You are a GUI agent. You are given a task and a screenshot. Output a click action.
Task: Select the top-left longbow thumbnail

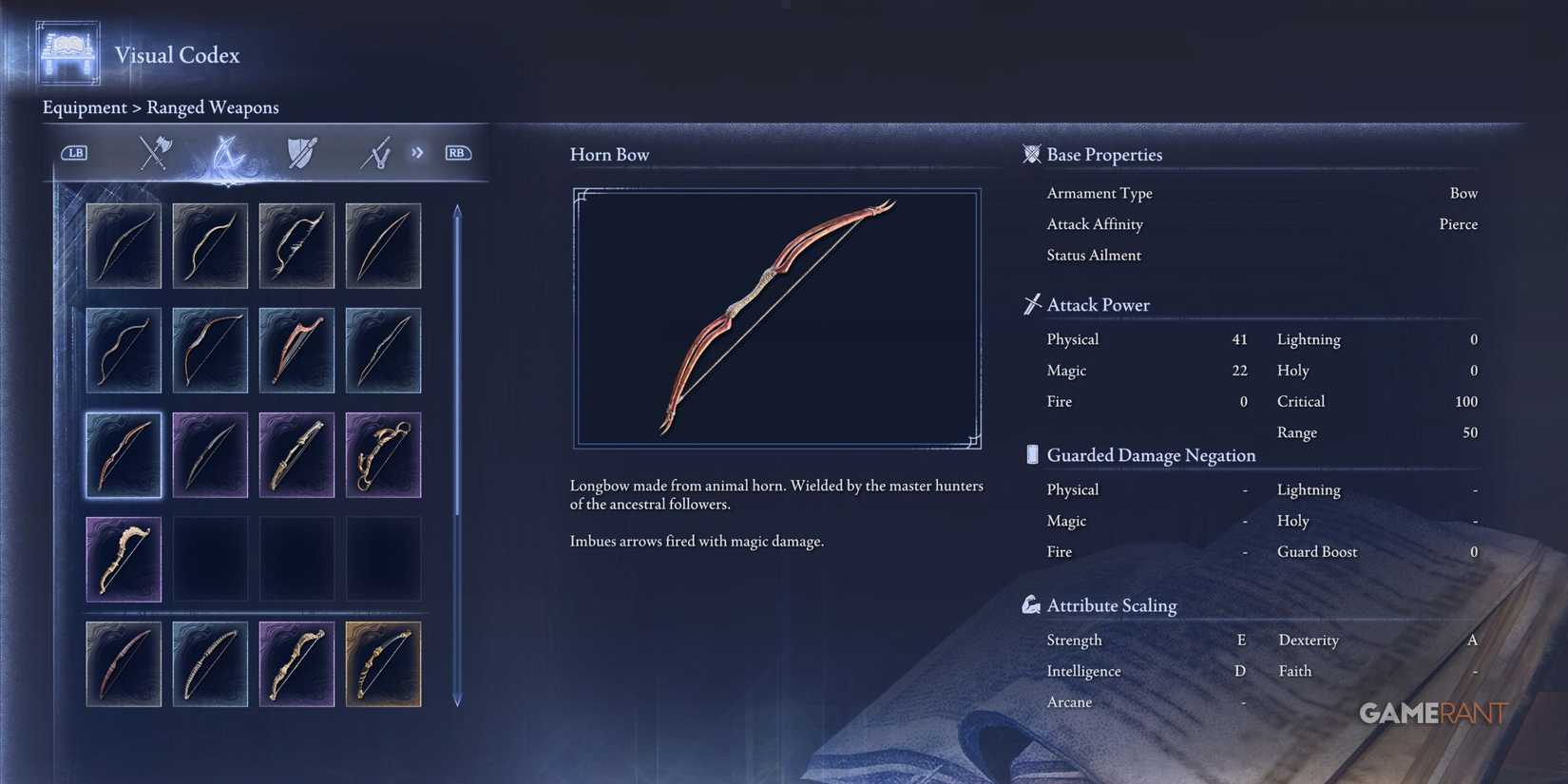coord(124,245)
